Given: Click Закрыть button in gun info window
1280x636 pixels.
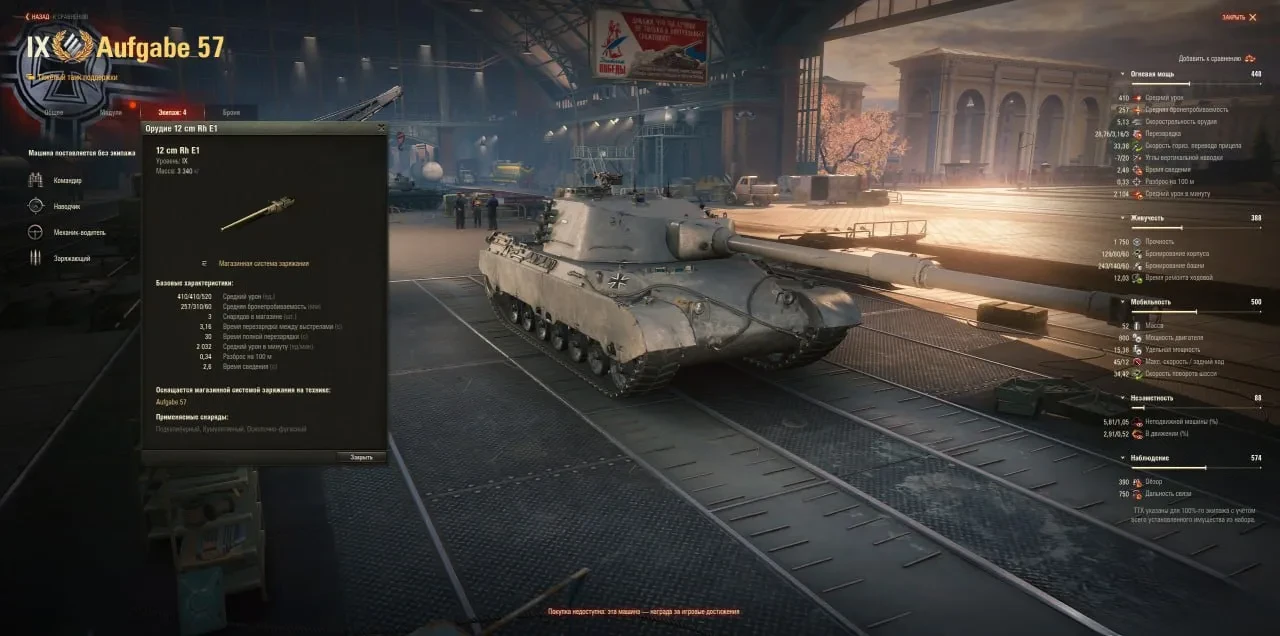Looking at the screenshot, I should [x=361, y=457].
